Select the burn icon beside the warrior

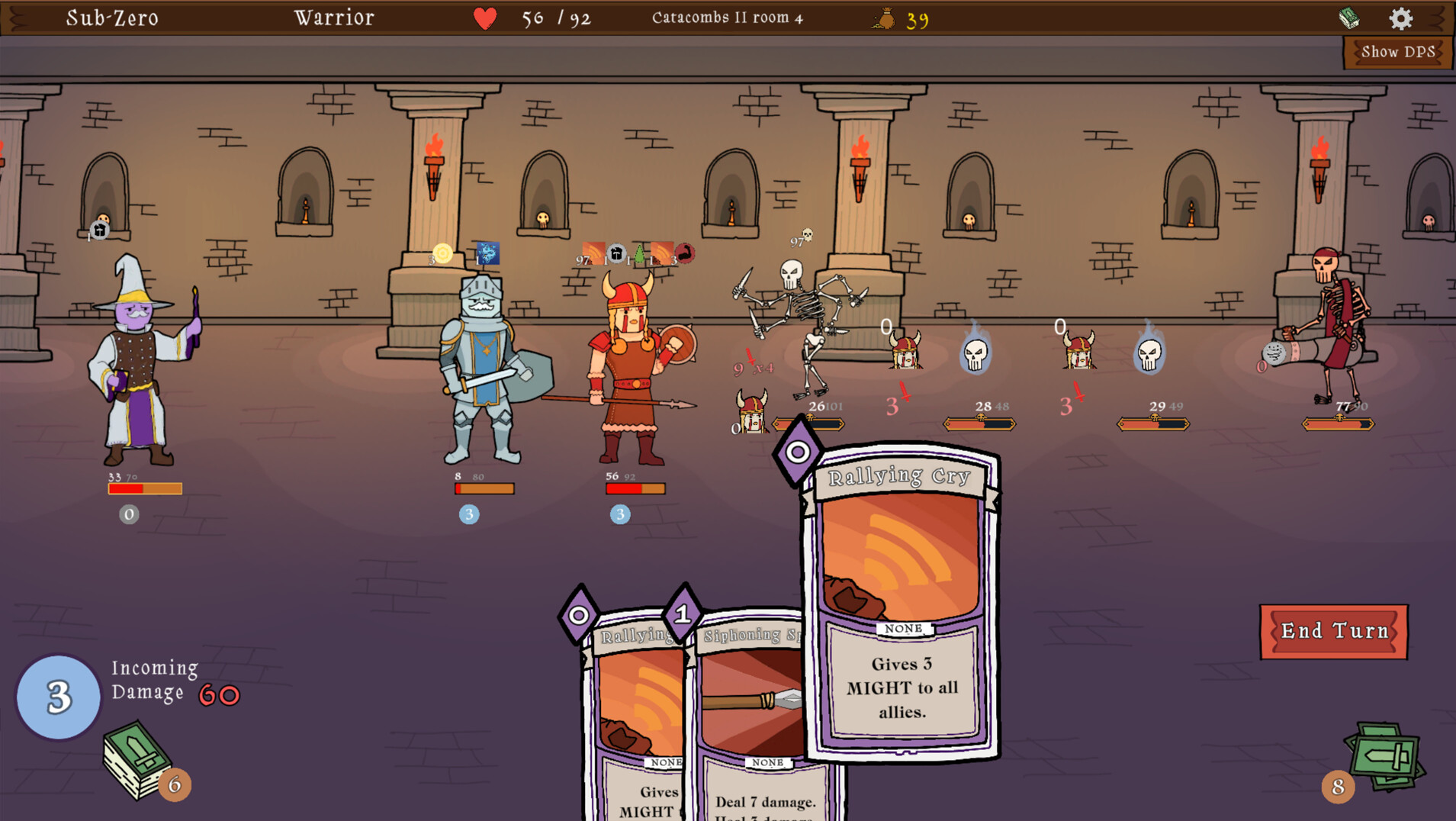[595, 253]
